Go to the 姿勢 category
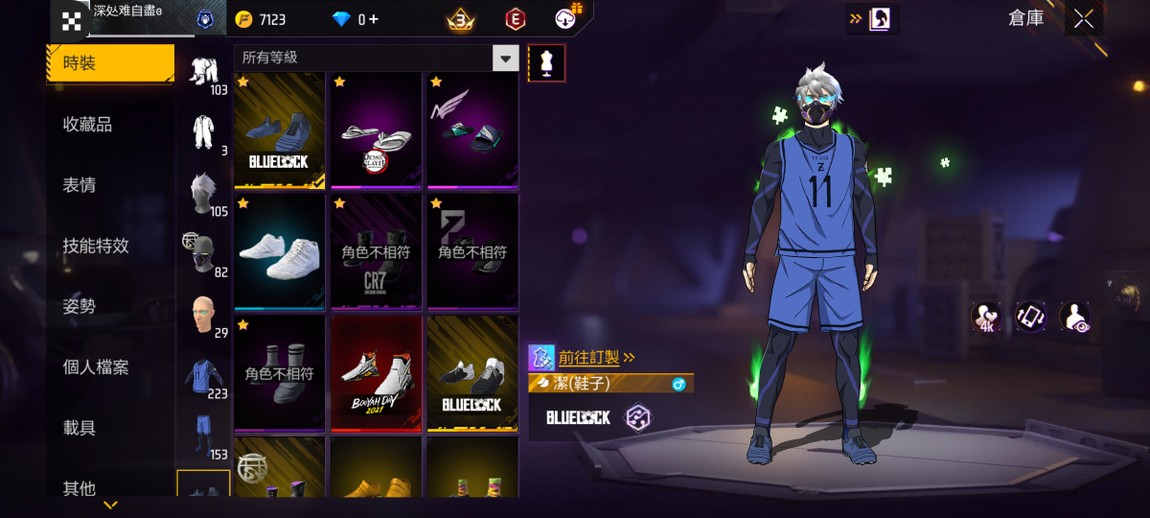The image size is (1150, 518). [80, 306]
